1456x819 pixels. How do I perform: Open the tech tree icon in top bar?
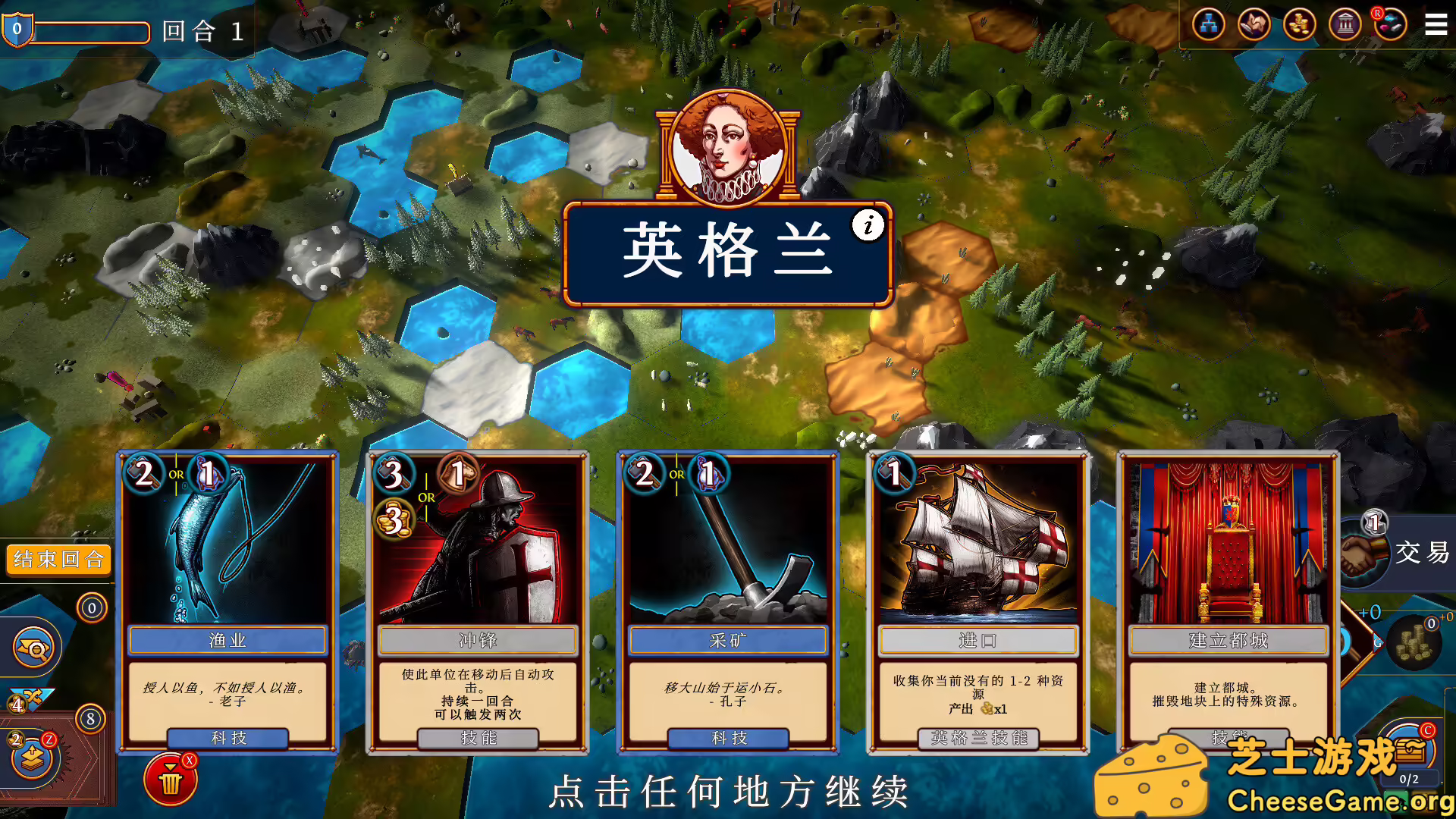(x=1210, y=24)
